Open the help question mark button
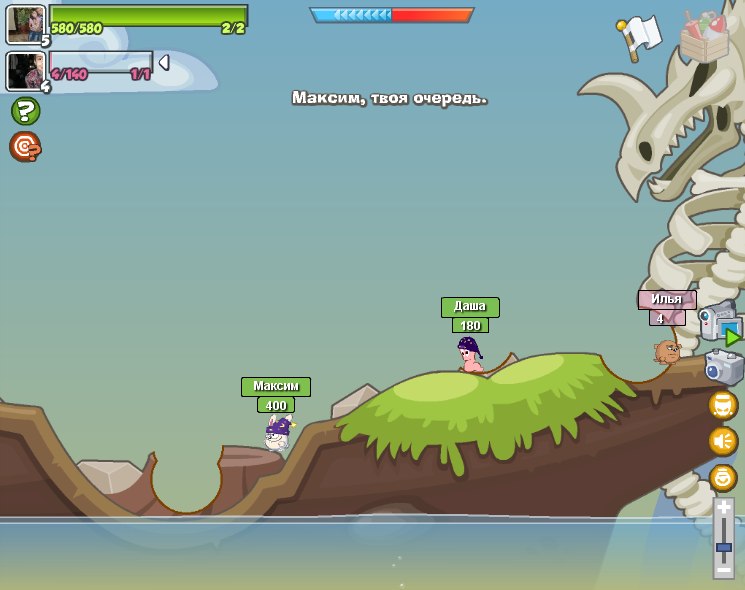This screenshot has height=590, width=745. 25,111
